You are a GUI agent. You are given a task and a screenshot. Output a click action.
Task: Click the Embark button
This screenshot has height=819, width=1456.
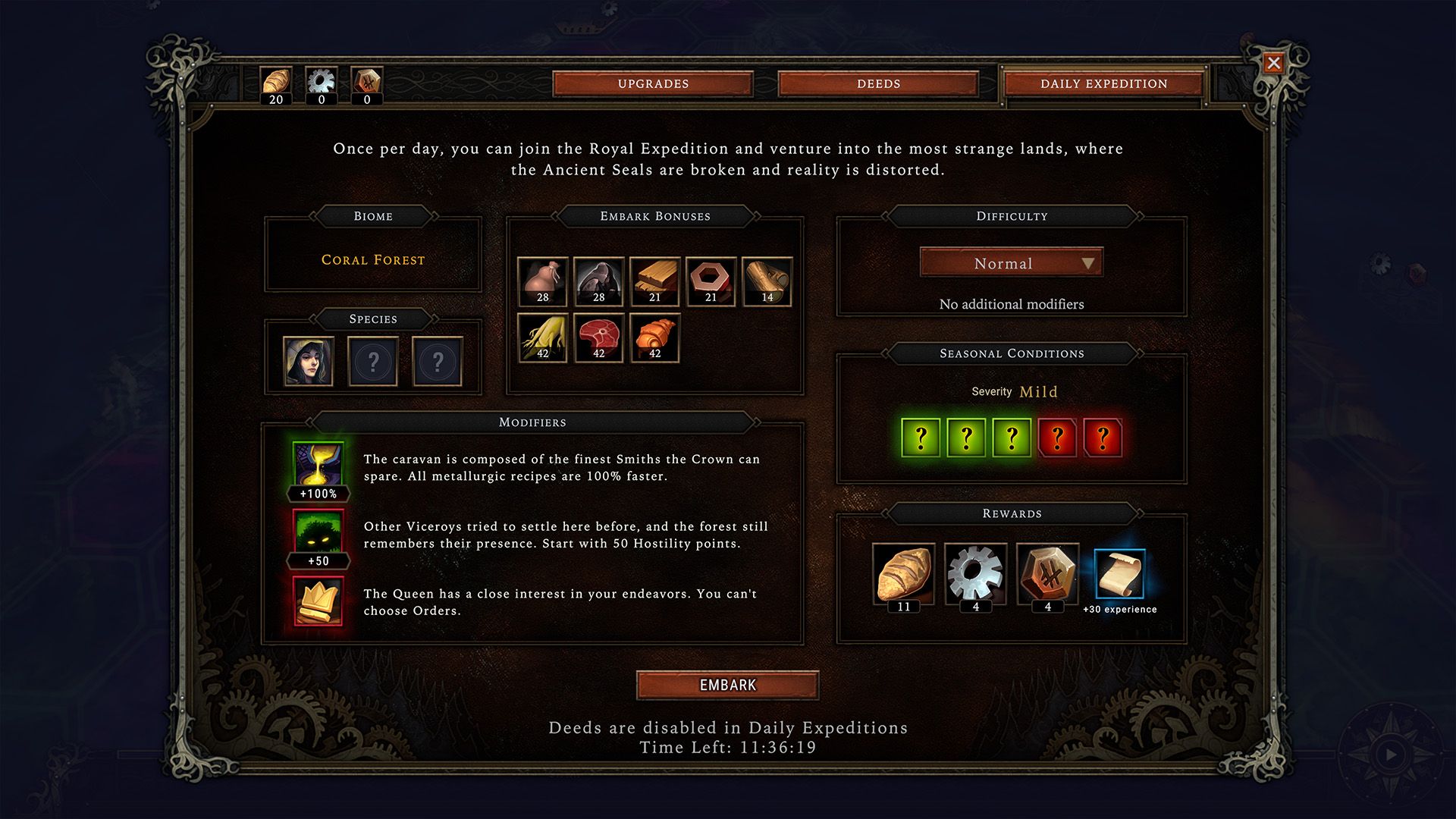coord(727,685)
